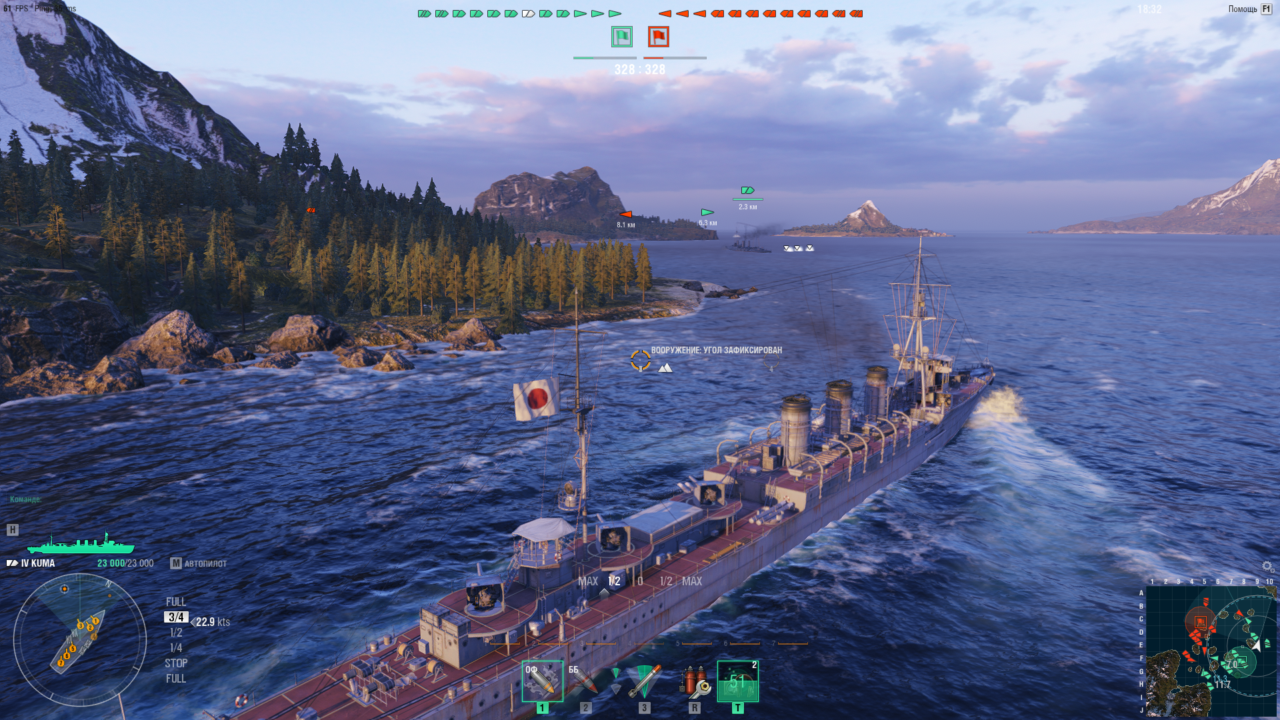
Task: Click the IV KUMA ship name
Action: [37, 563]
